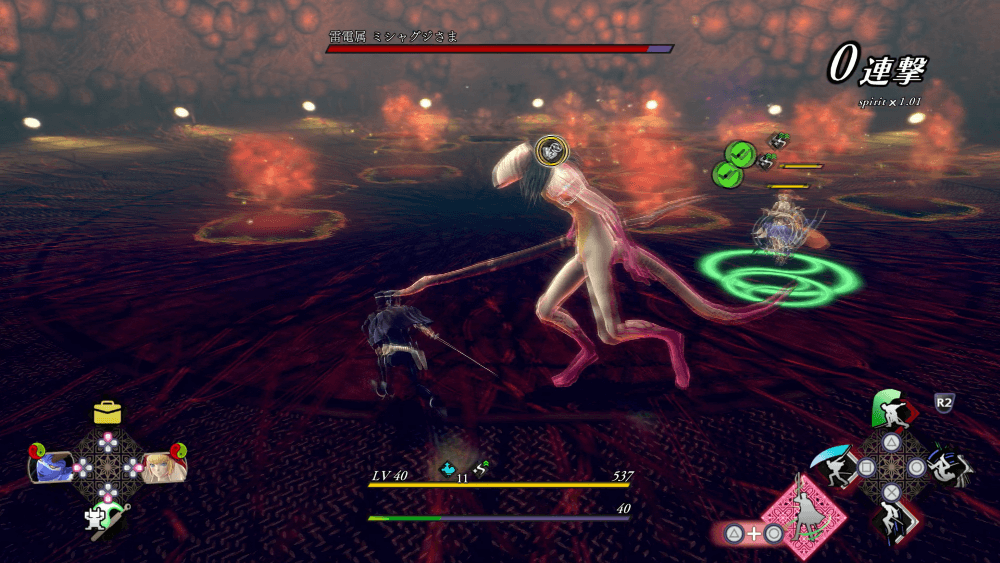
Task: Select the blue demon party portrait
Action: tap(53, 466)
